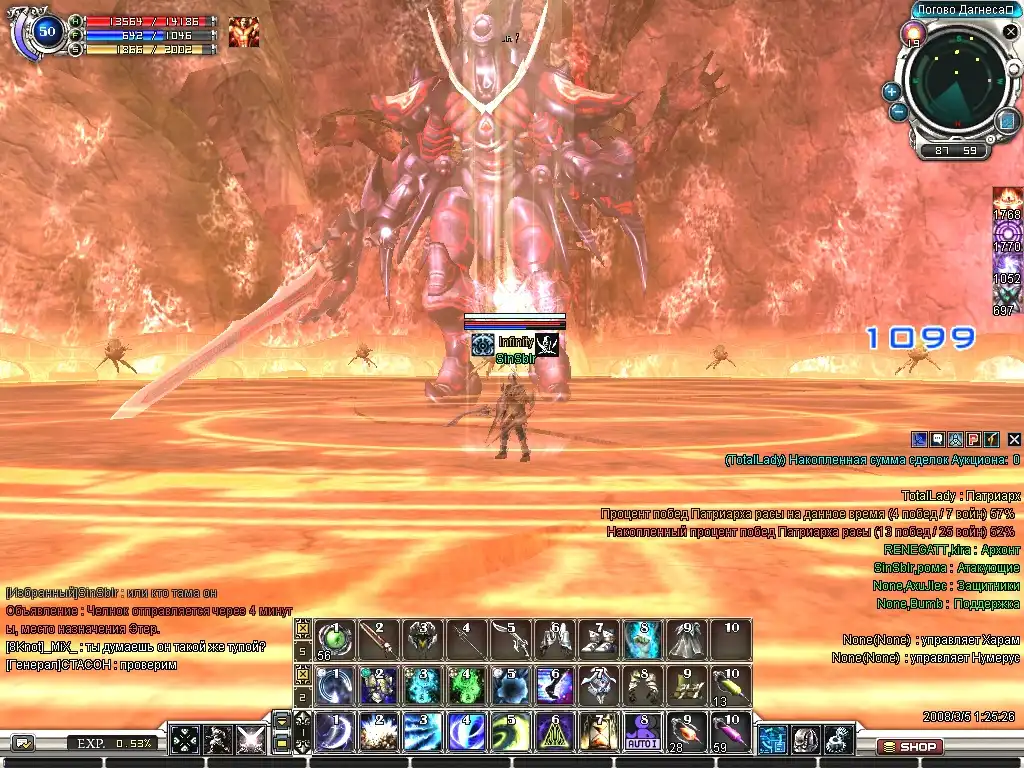Click the crossed swords icon near EXP bar

point(248,740)
